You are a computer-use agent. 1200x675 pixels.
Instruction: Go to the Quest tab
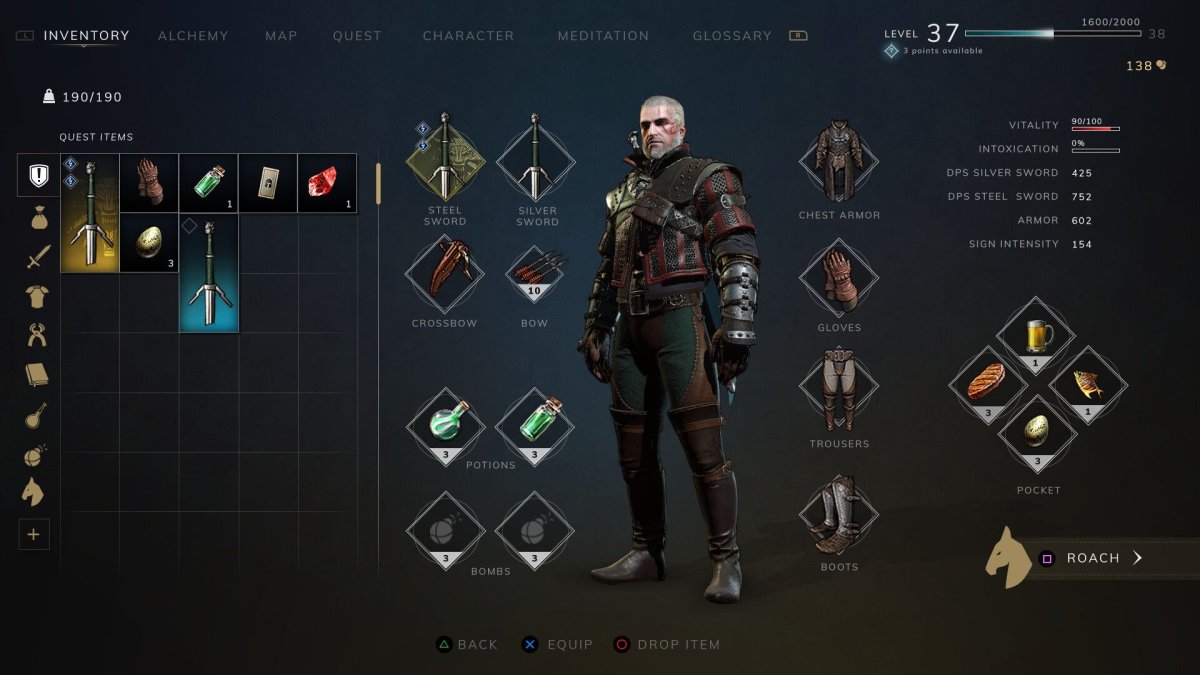tap(357, 36)
